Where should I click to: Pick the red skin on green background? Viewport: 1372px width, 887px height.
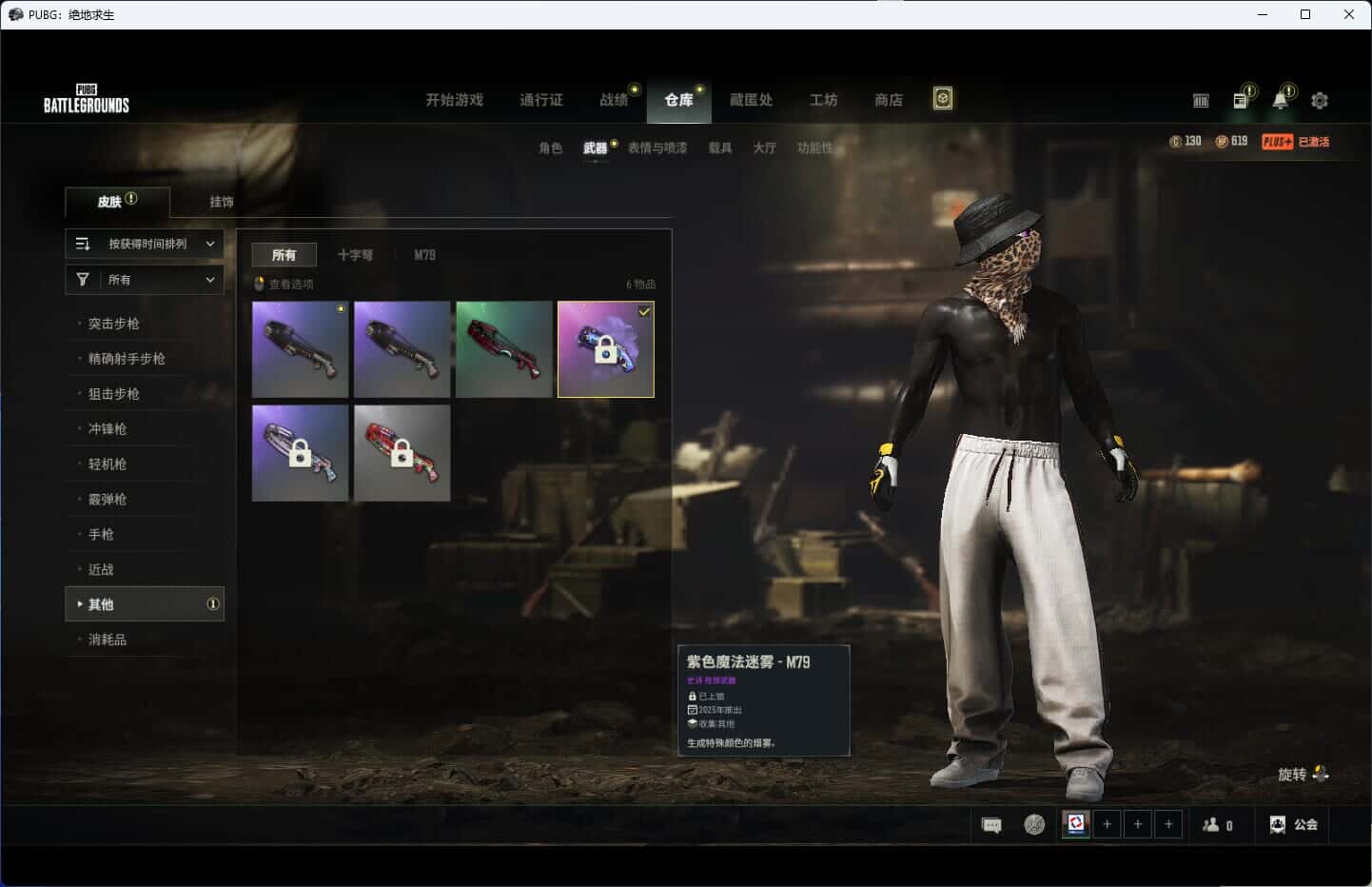pyautogui.click(x=503, y=349)
